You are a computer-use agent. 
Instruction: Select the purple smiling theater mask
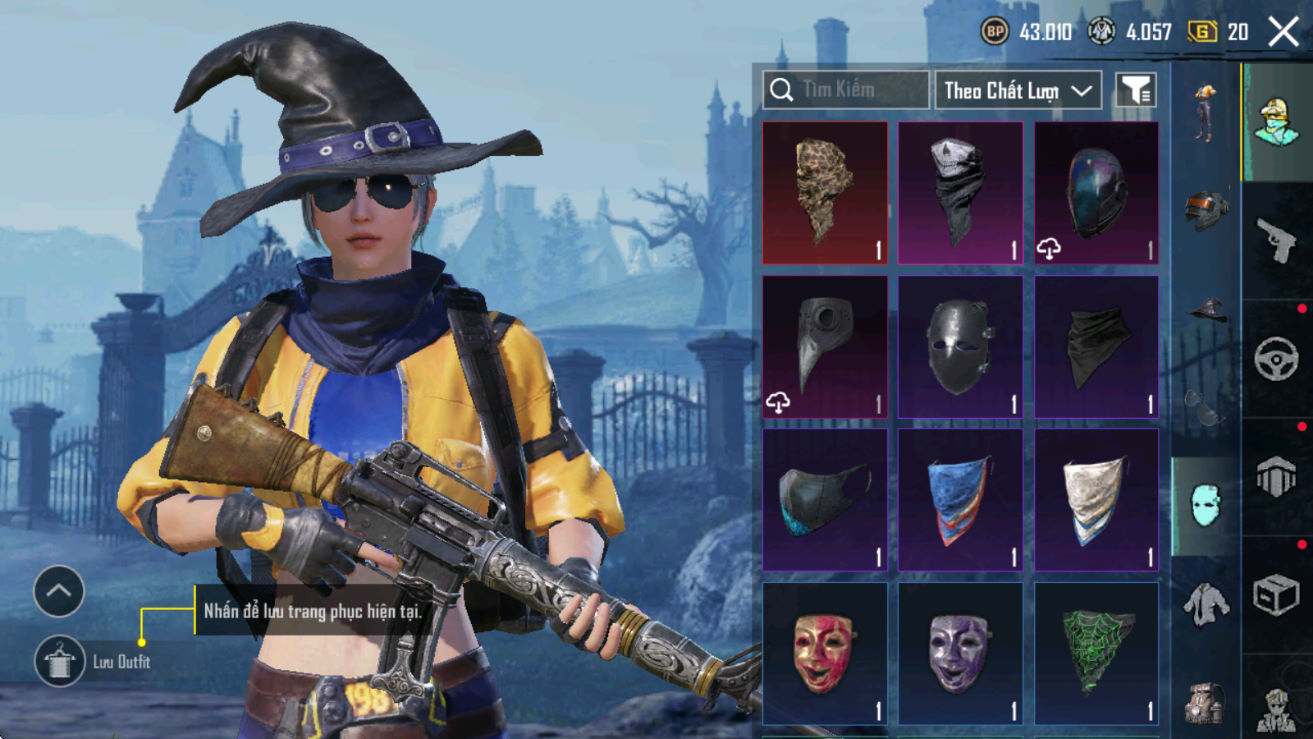[x=960, y=653]
